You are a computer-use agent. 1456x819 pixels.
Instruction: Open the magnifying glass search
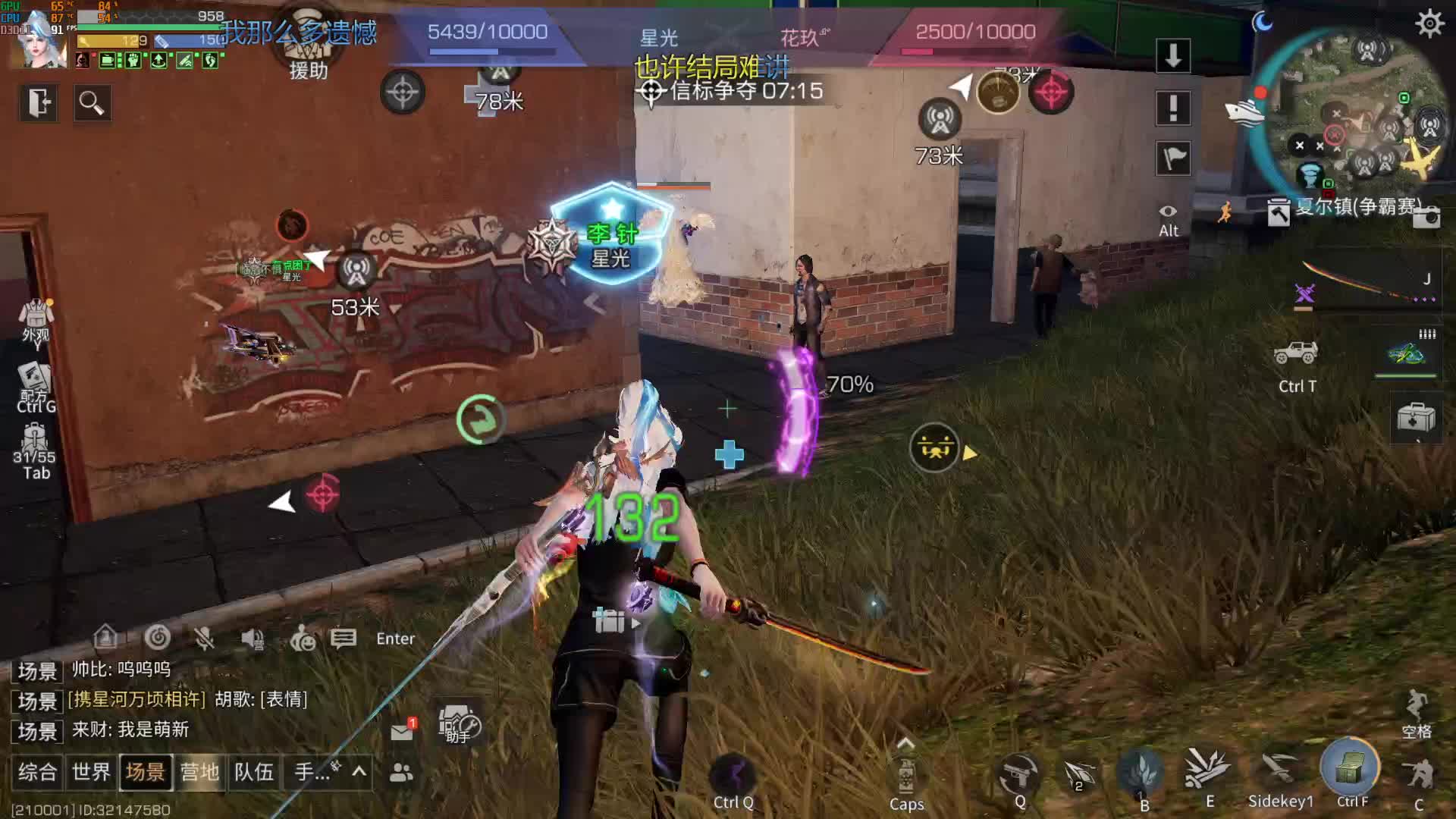(92, 102)
